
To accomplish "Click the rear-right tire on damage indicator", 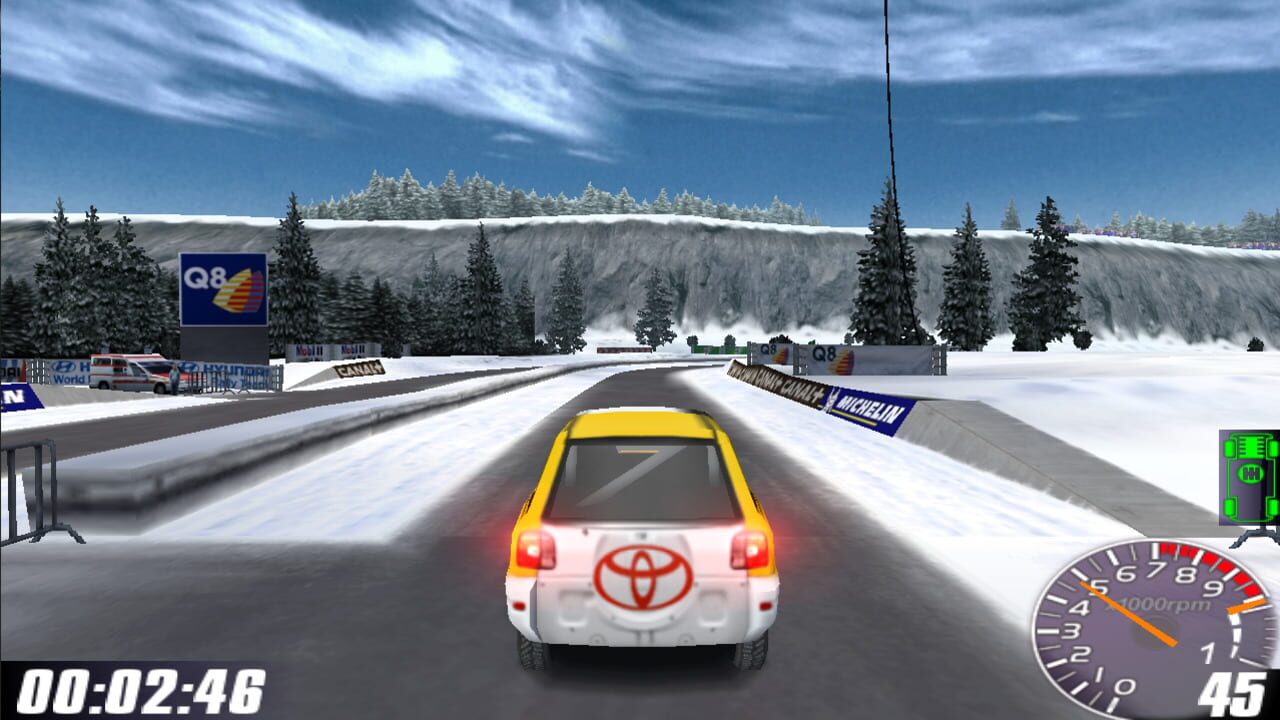I will [1272, 507].
